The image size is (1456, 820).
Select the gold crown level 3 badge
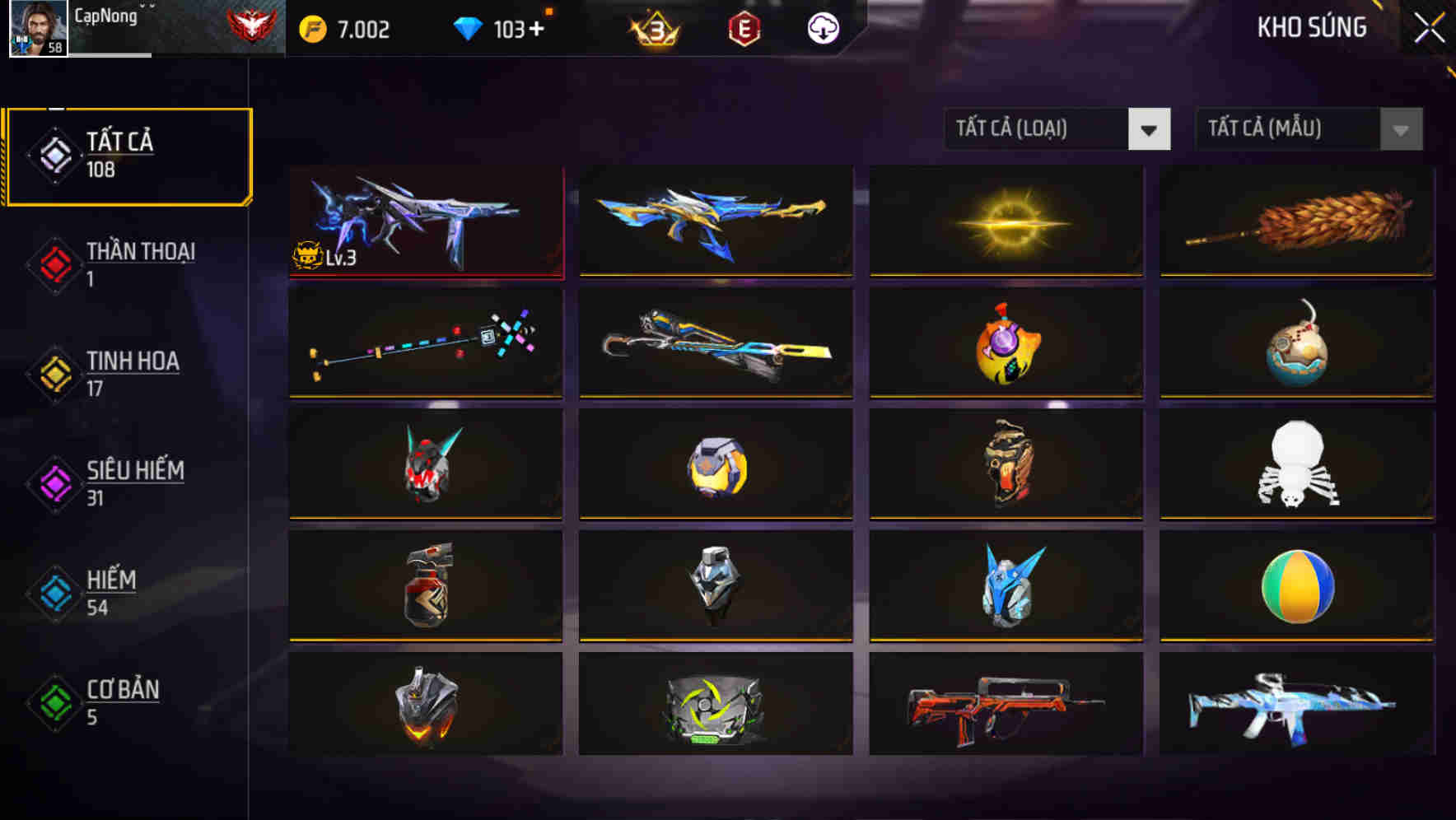[655, 27]
